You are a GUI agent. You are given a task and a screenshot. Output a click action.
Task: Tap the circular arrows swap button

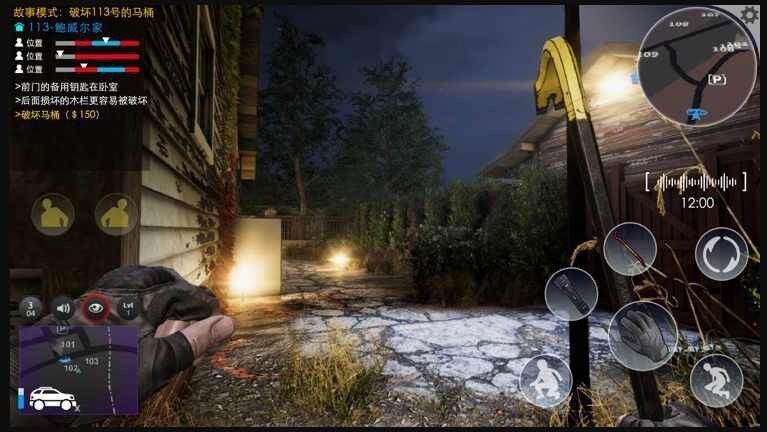point(721,254)
